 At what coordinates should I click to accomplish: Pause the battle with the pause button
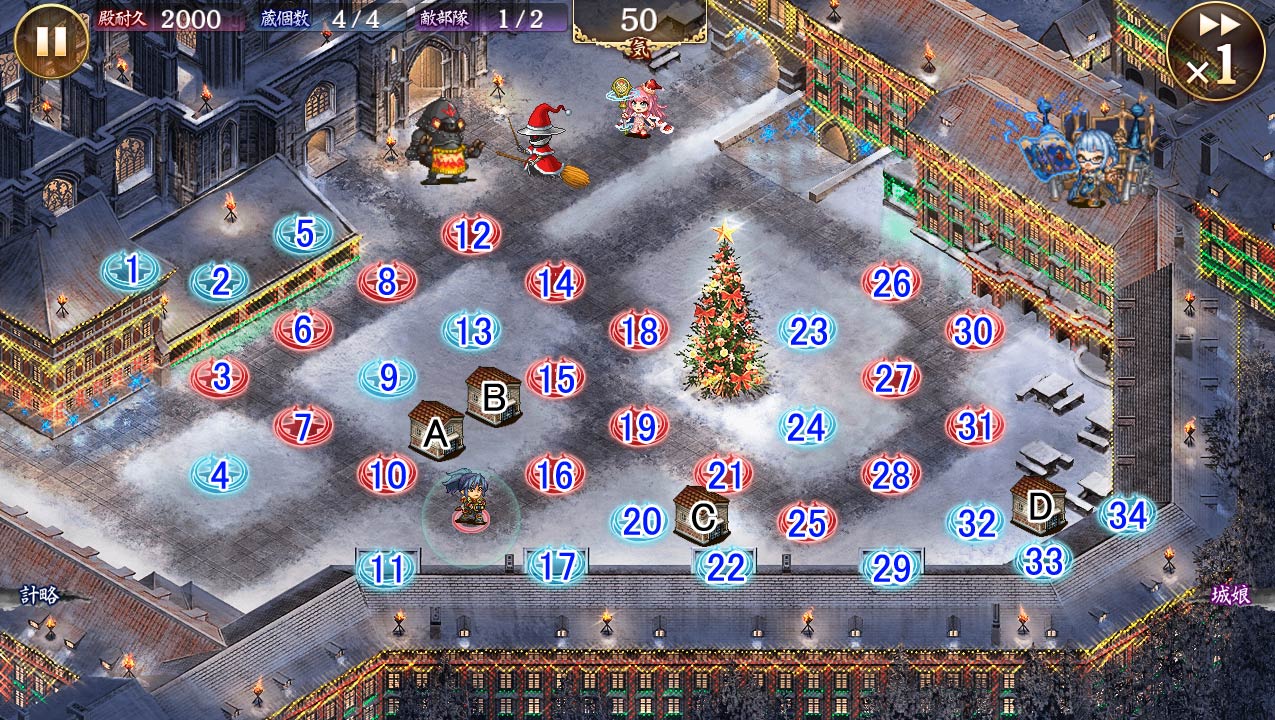(x=51, y=41)
